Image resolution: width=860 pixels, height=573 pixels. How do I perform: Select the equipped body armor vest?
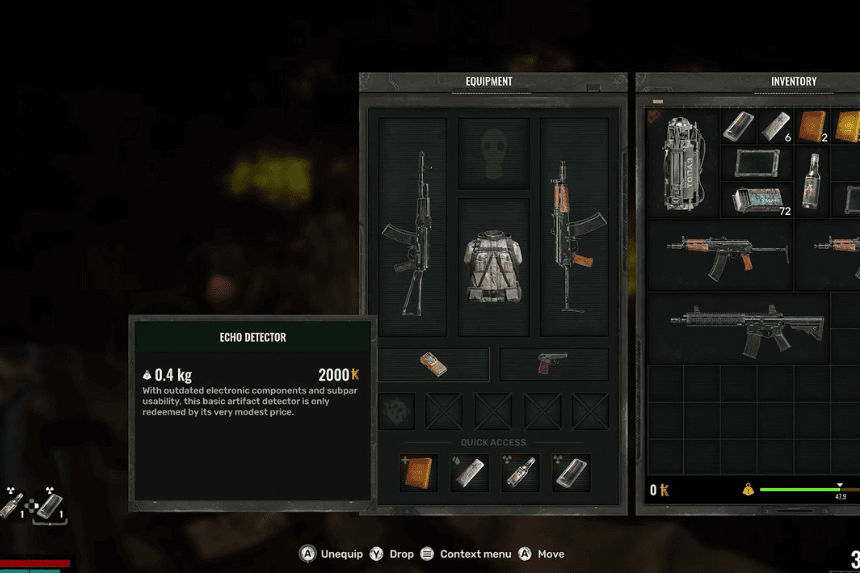(x=493, y=267)
